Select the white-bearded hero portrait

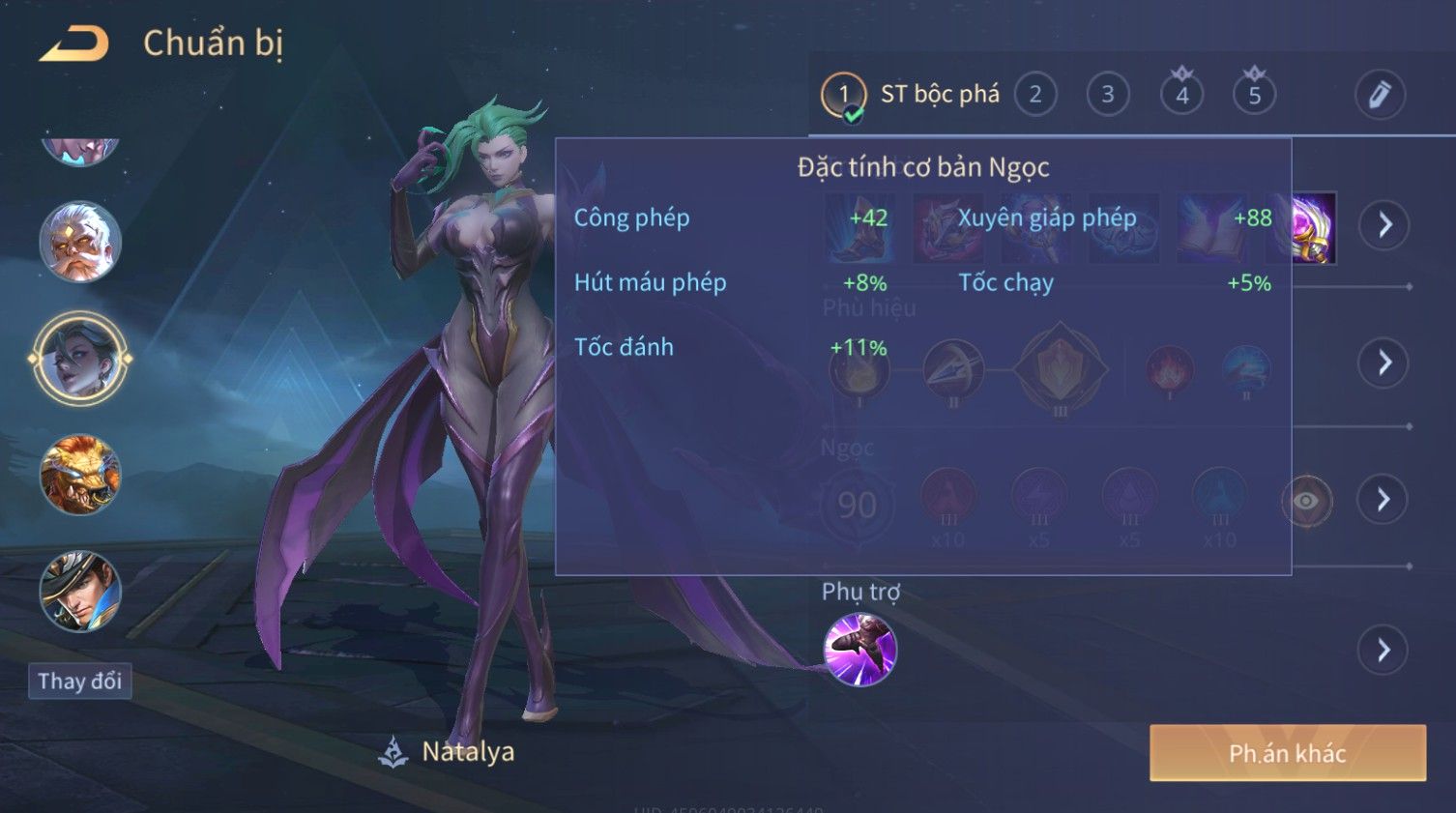point(80,242)
